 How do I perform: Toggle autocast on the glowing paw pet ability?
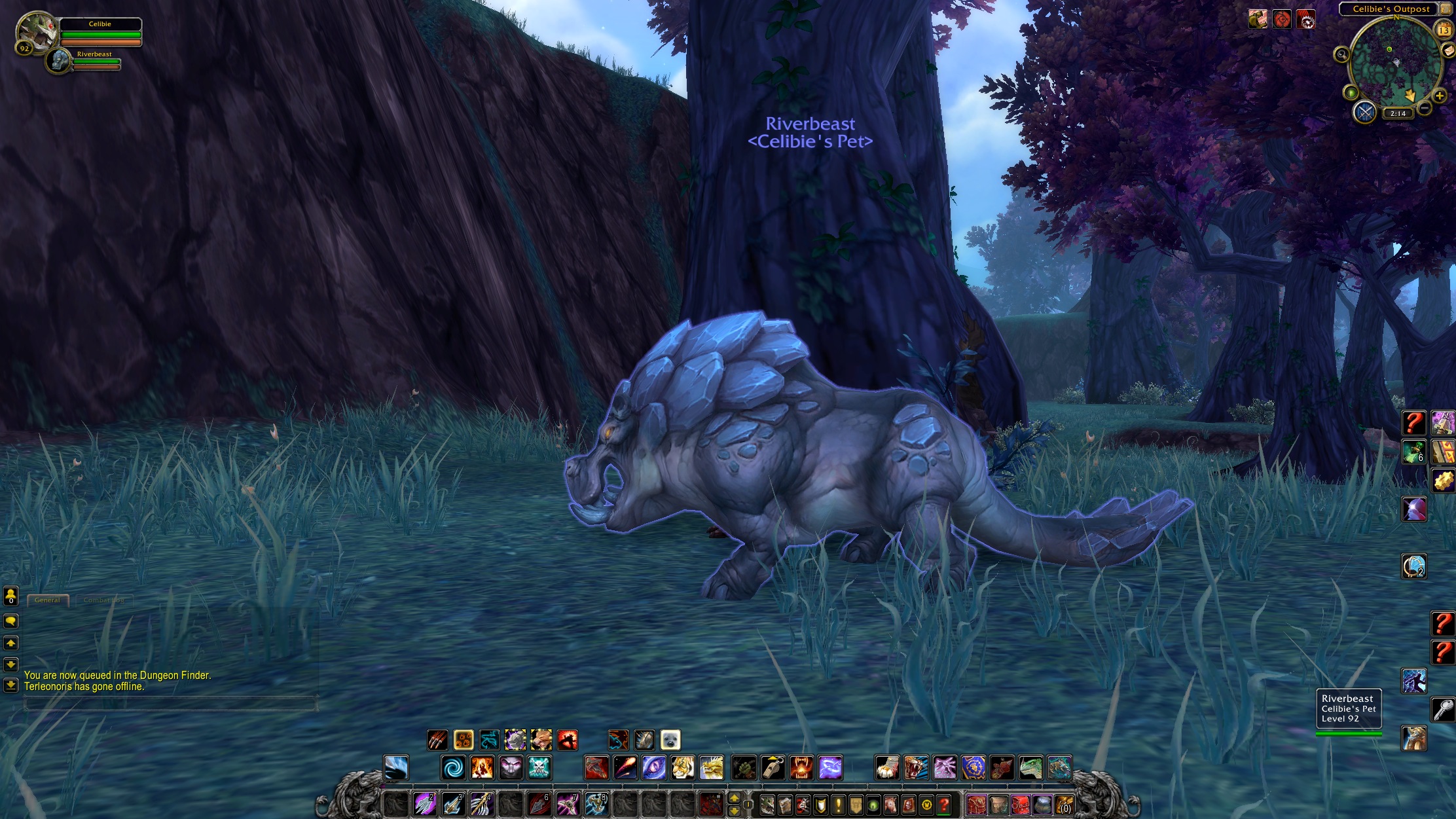(x=464, y=740)
